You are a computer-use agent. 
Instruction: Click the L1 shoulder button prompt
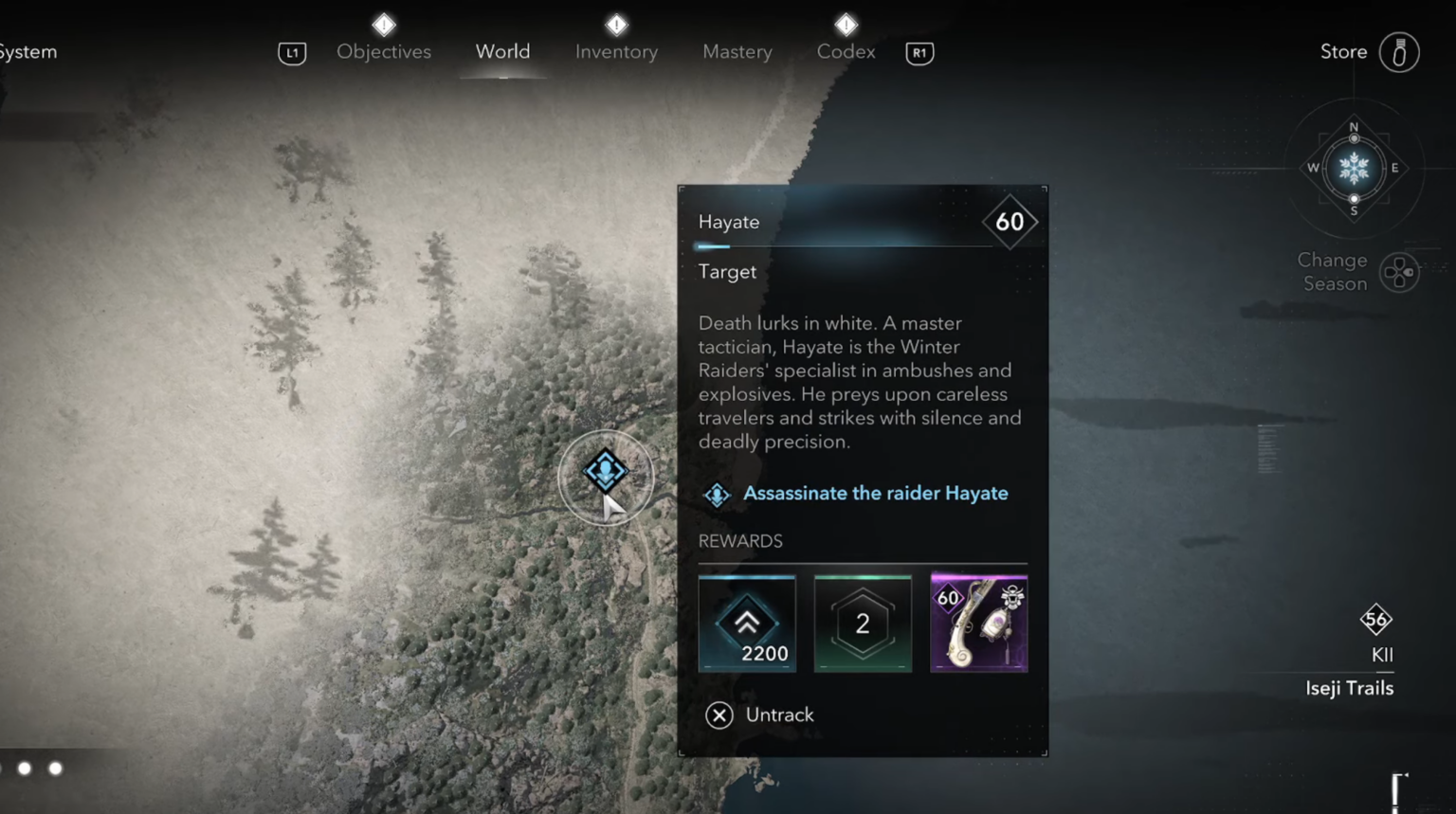(x=292, y=53)
